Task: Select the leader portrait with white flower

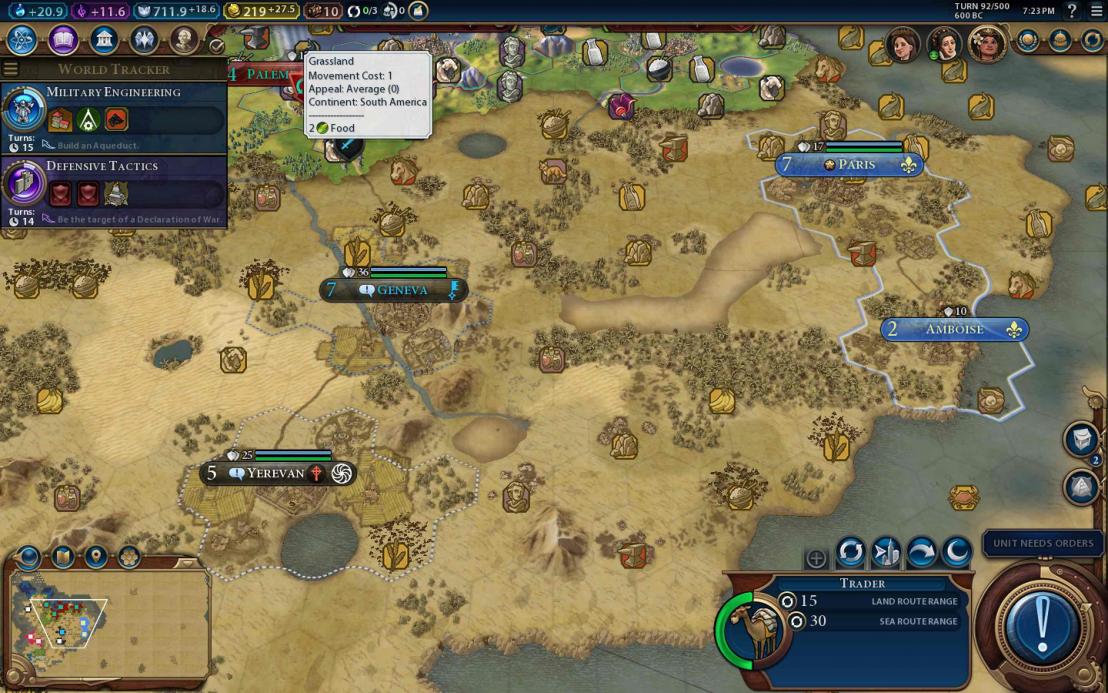Action: pos(987,44)
